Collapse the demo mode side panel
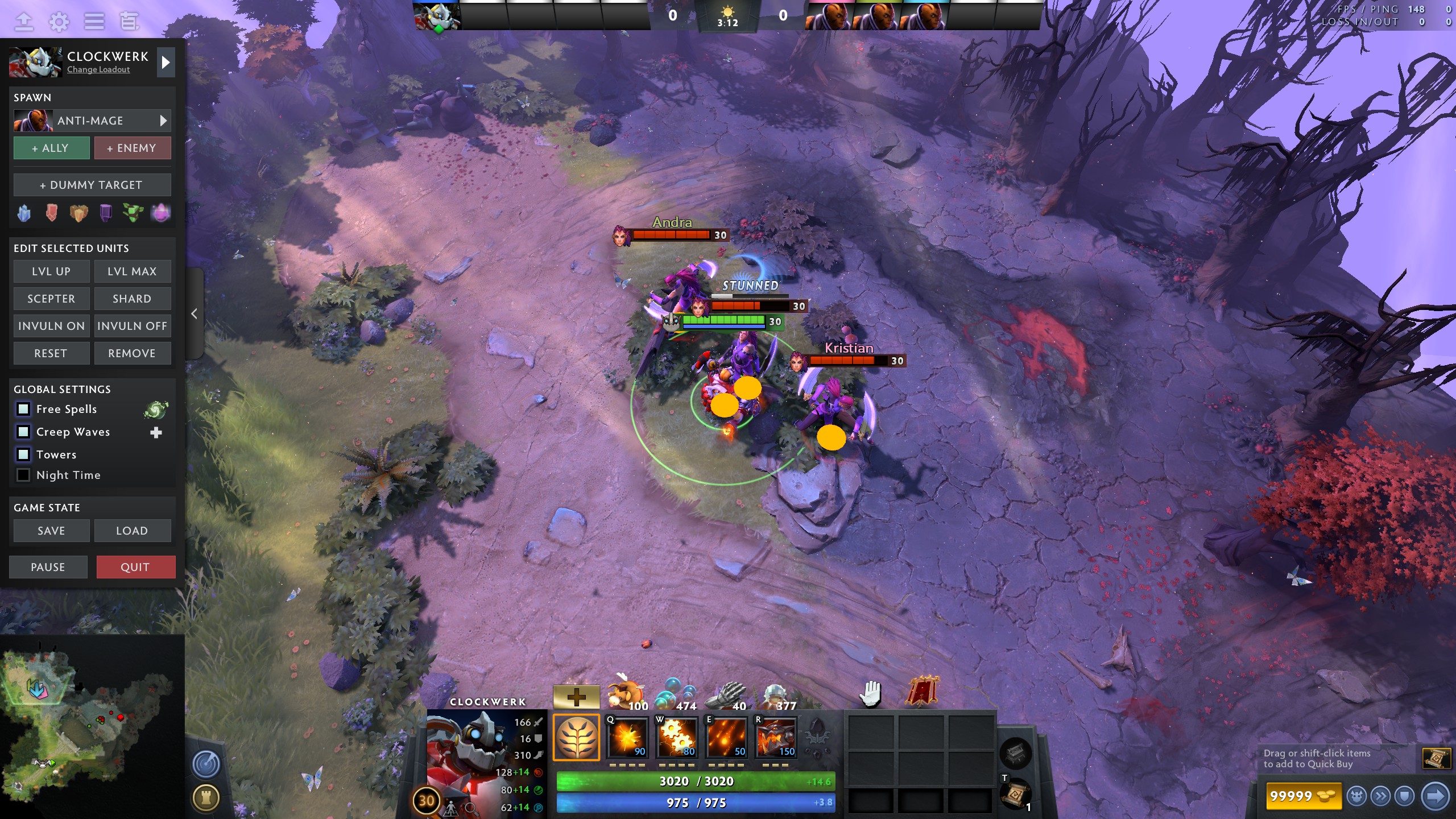The image size is (1456, 819). point(193,313)
